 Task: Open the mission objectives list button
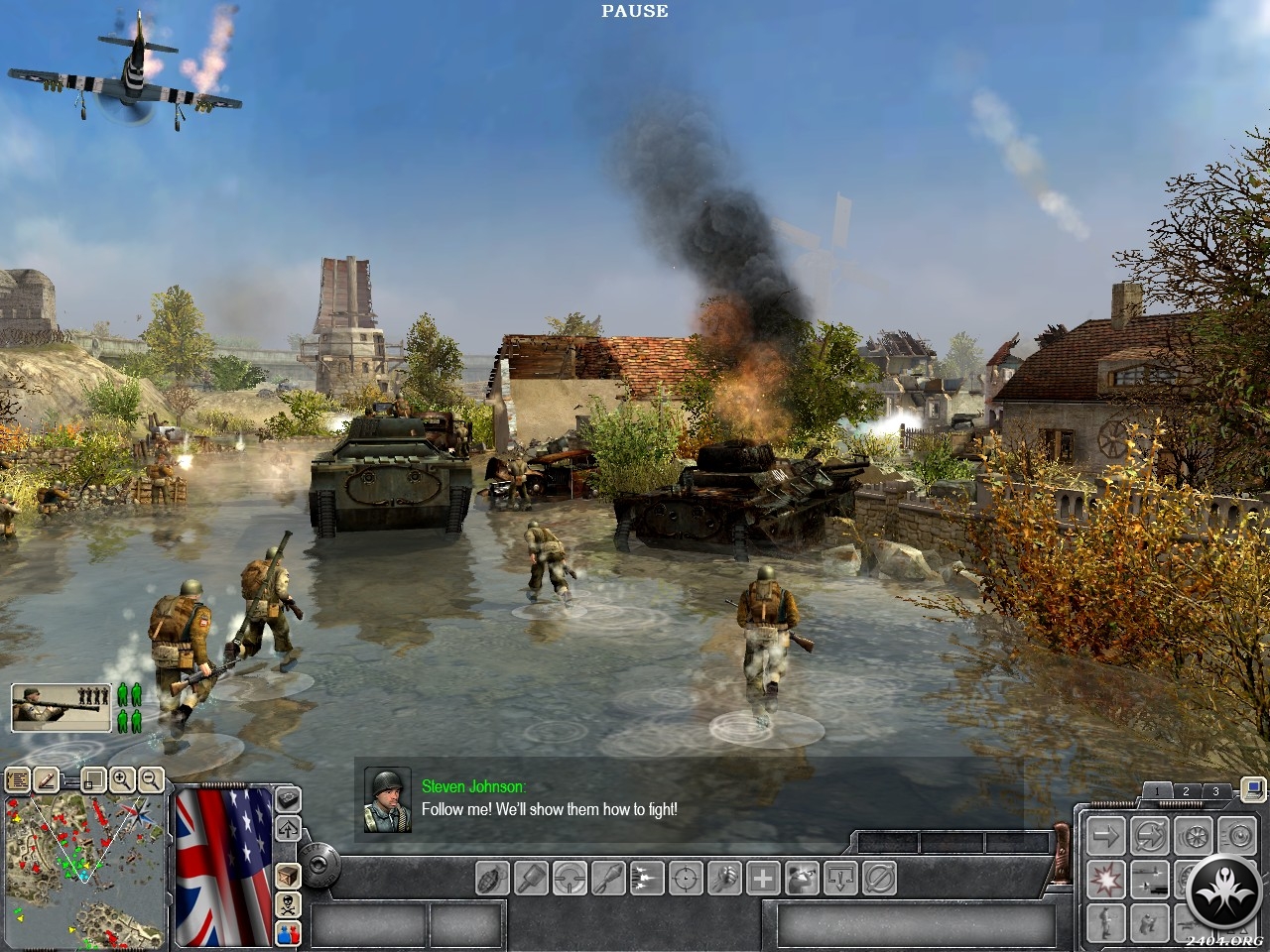tap(17, 779)
